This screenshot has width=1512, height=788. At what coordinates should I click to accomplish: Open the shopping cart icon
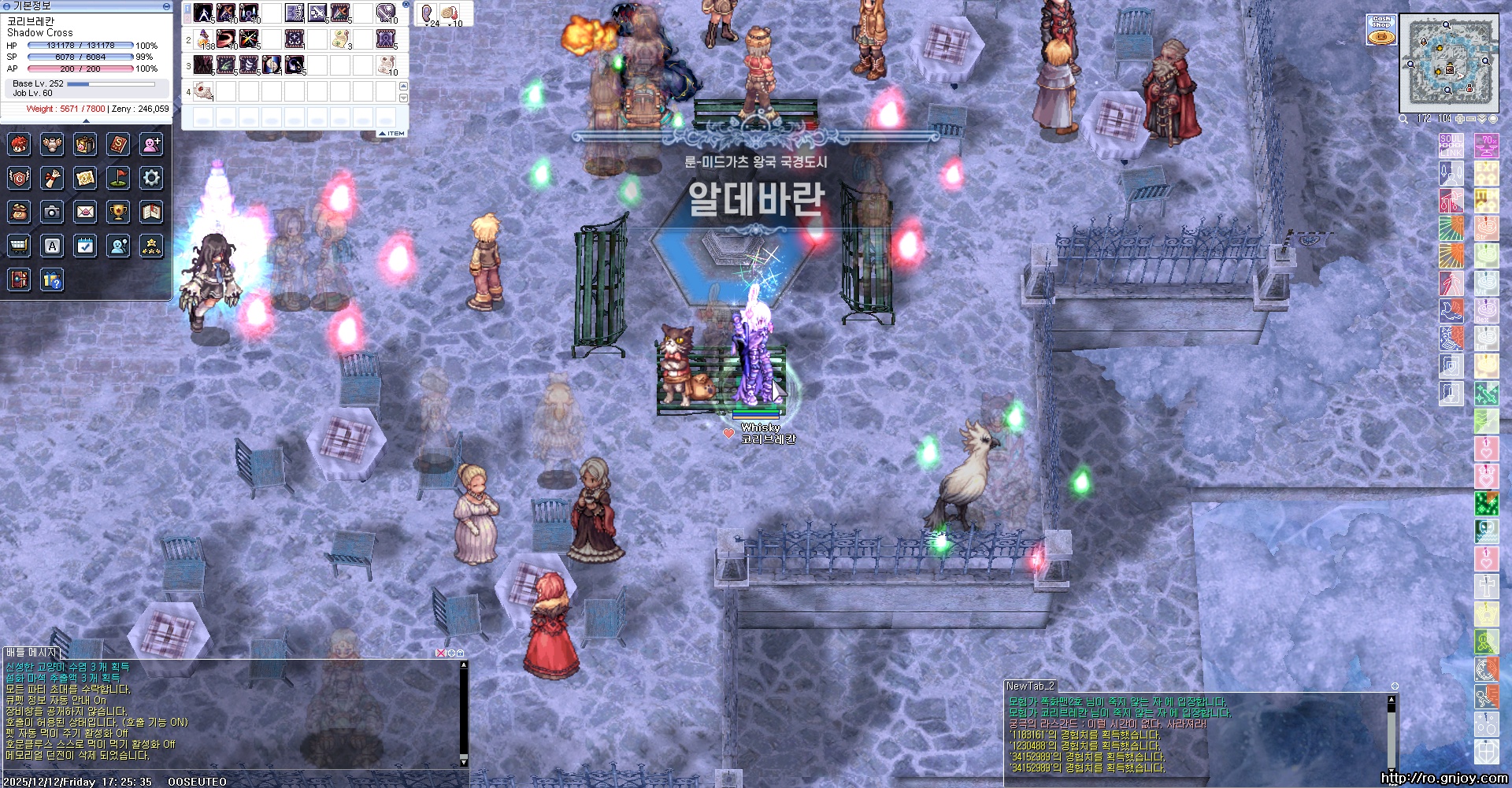click(19, 246)
